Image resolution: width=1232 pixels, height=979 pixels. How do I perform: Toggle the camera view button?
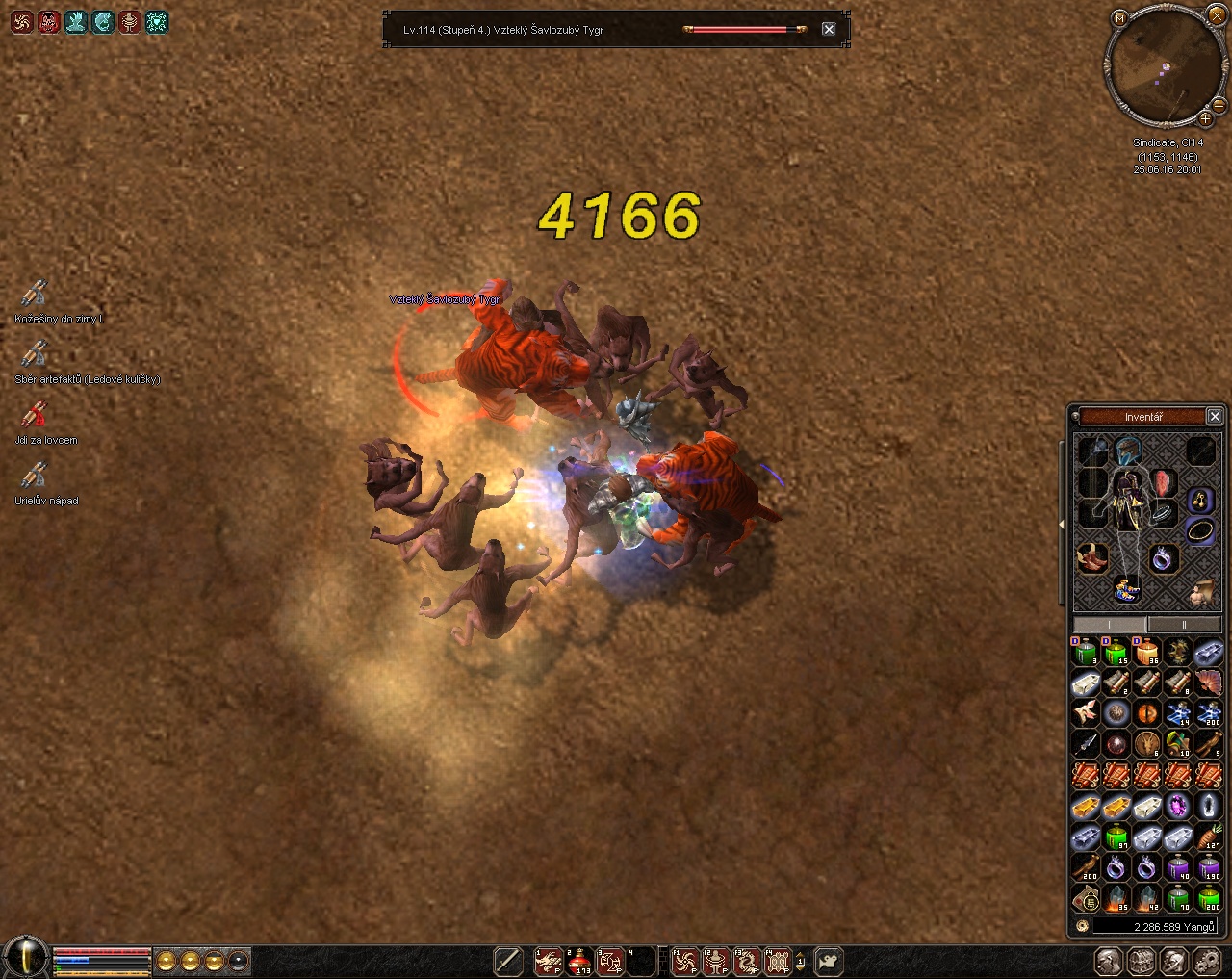click(829, 961)
